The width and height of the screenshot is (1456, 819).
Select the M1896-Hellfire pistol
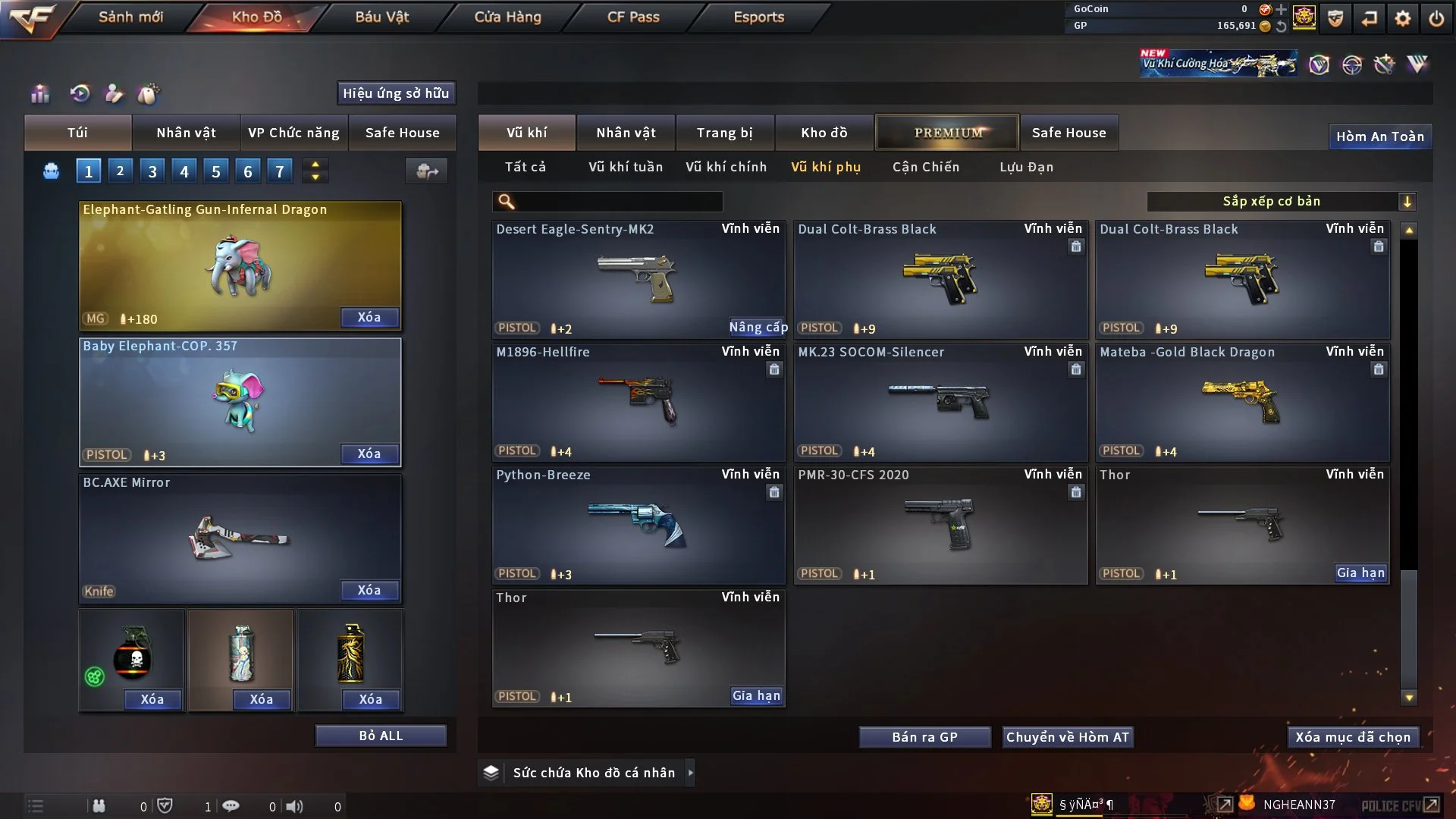coord(638,402)
